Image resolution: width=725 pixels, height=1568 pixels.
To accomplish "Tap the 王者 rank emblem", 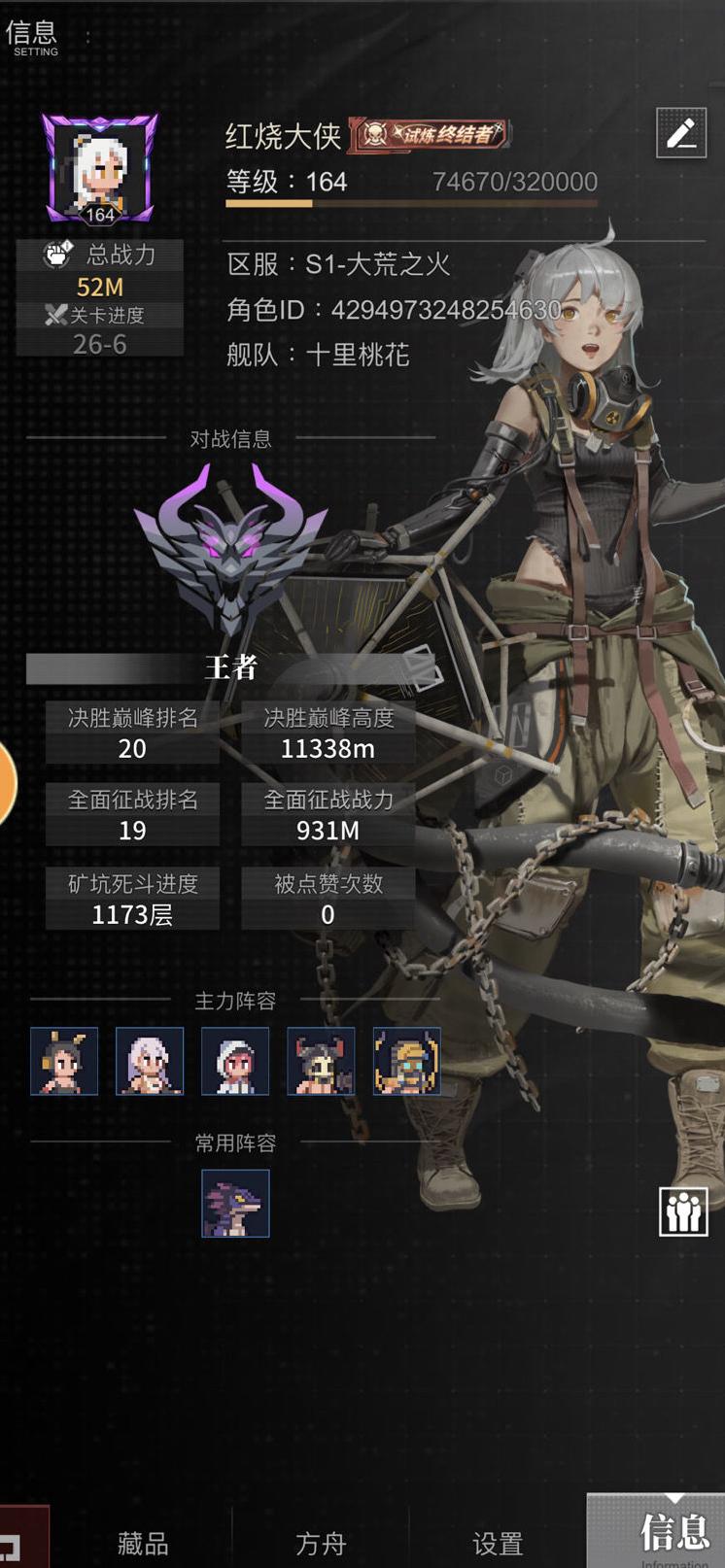I will [x=231, y=549].
